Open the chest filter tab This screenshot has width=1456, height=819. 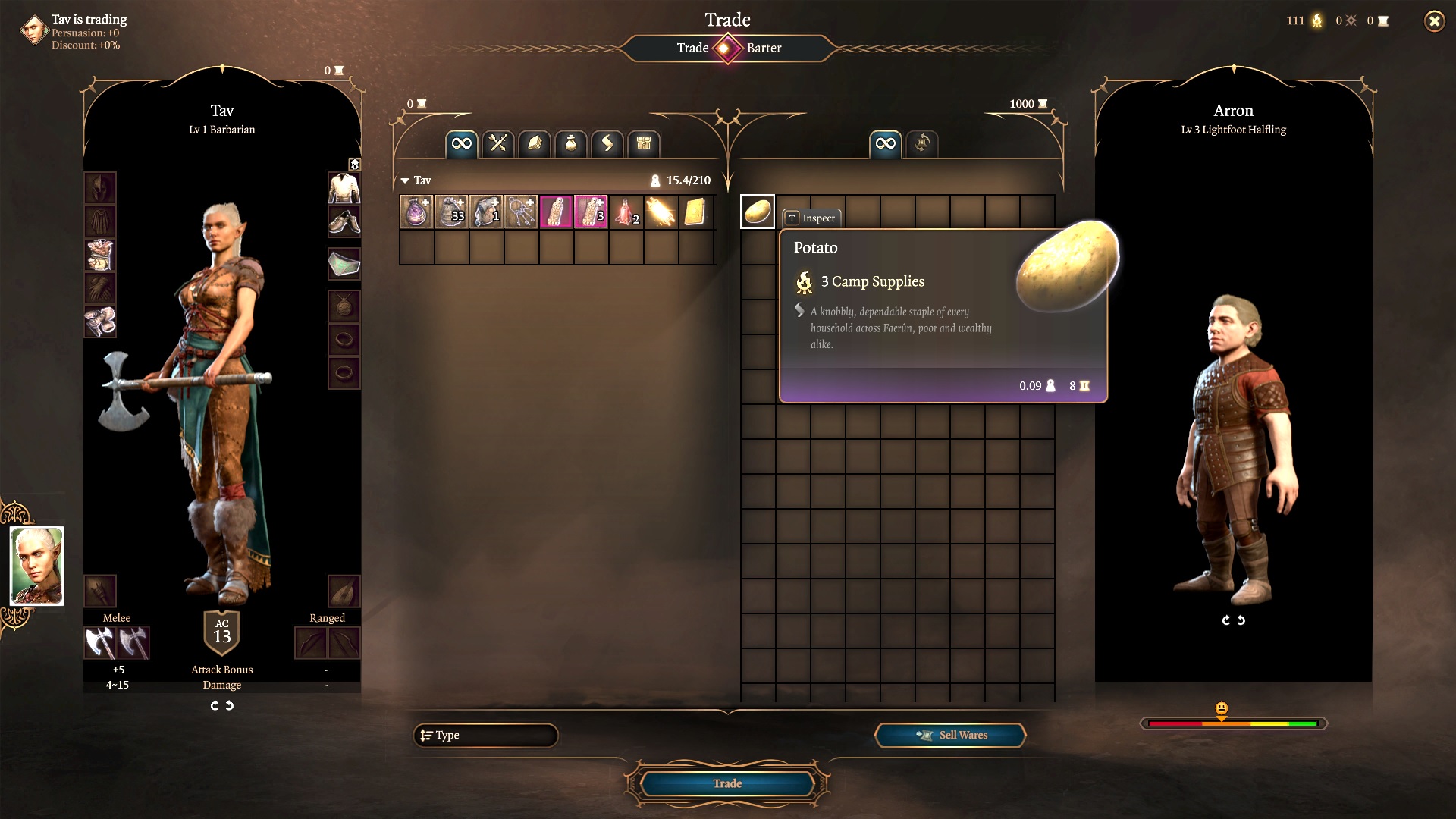pos(644,143)
